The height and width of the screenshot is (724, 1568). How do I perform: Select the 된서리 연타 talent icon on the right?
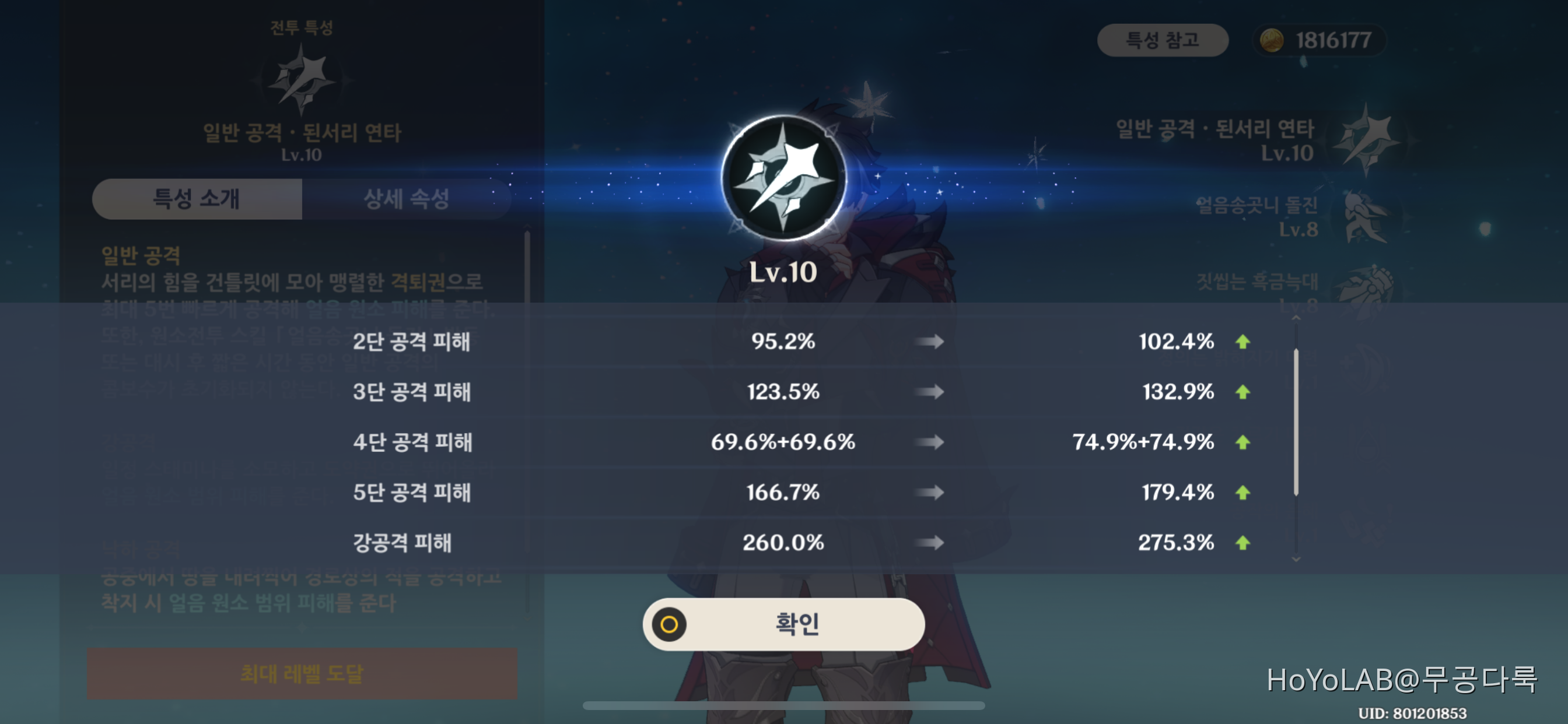click(1367, 140)
